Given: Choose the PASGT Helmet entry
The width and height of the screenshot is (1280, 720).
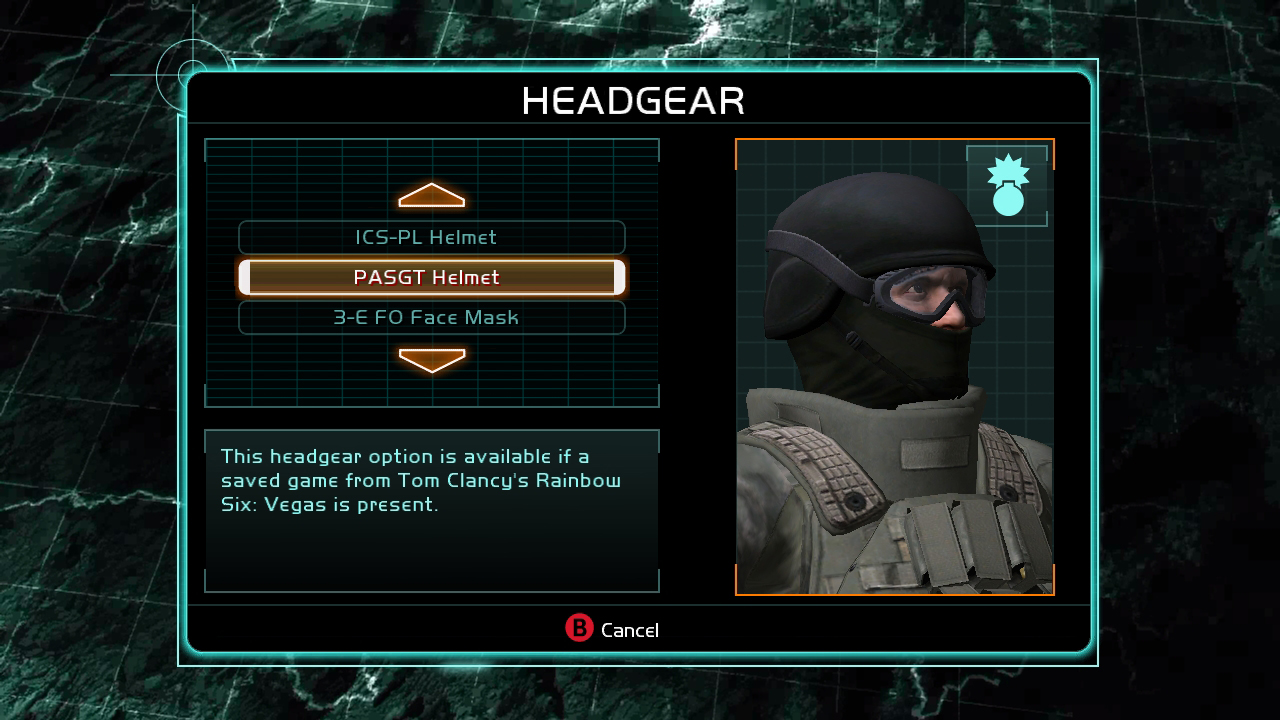Looking at the screenshot, I should [431, 278].
